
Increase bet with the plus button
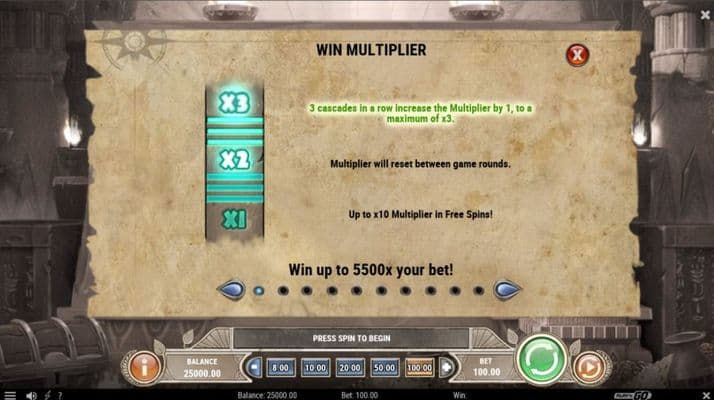[445, 368]
